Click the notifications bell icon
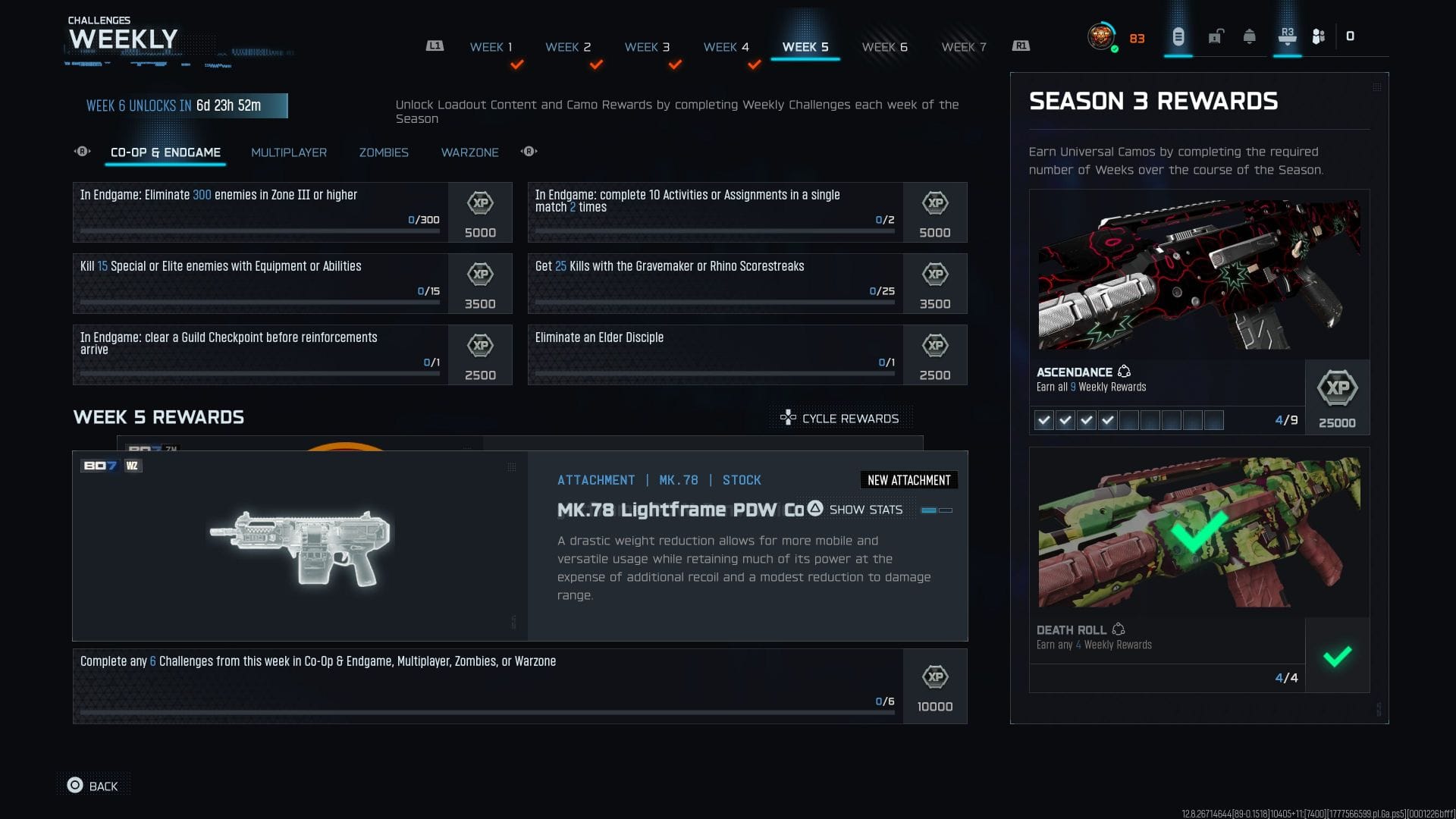The width and height of the screenshot is (1456, 819). point(1251,35)
